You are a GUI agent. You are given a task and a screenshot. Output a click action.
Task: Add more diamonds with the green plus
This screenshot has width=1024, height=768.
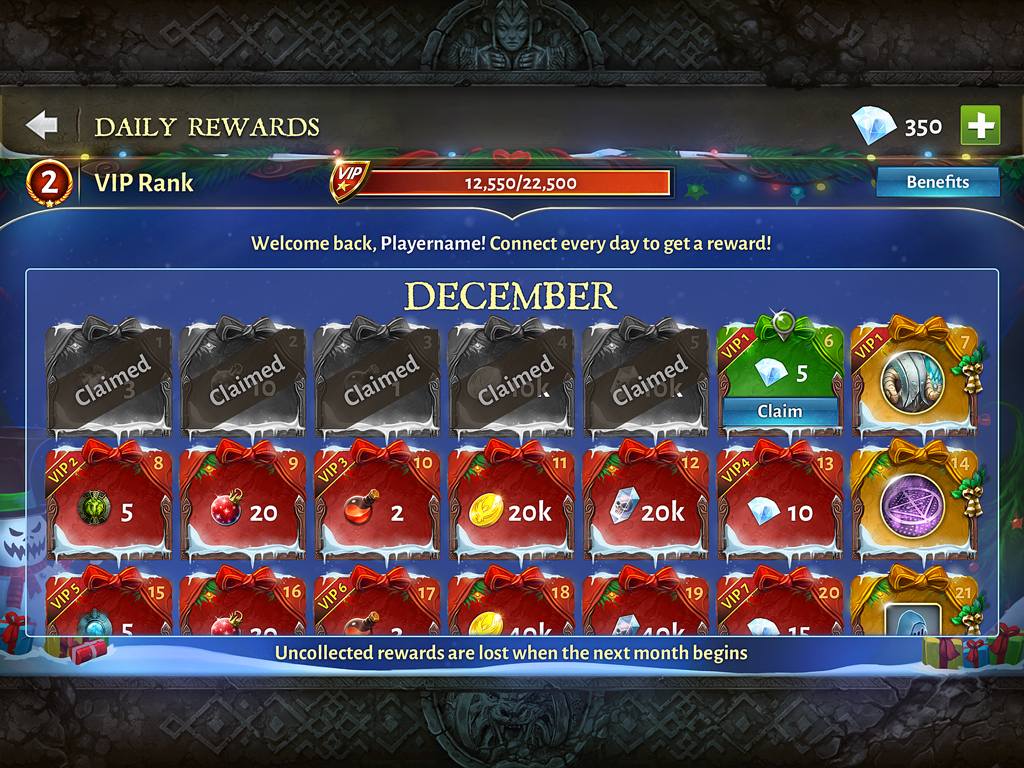[x=980, y=126]
